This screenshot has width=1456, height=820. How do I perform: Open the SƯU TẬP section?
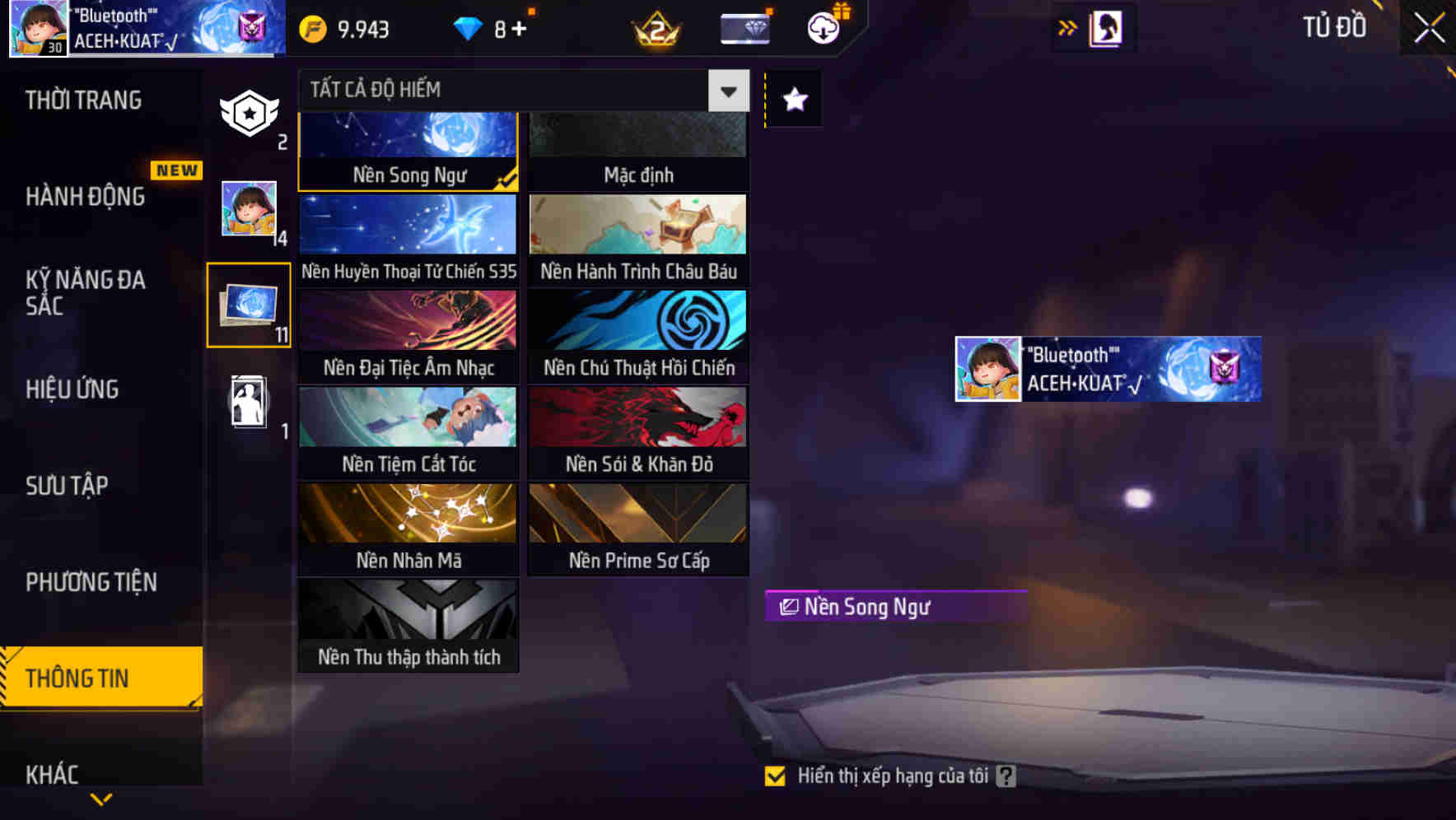68,486
